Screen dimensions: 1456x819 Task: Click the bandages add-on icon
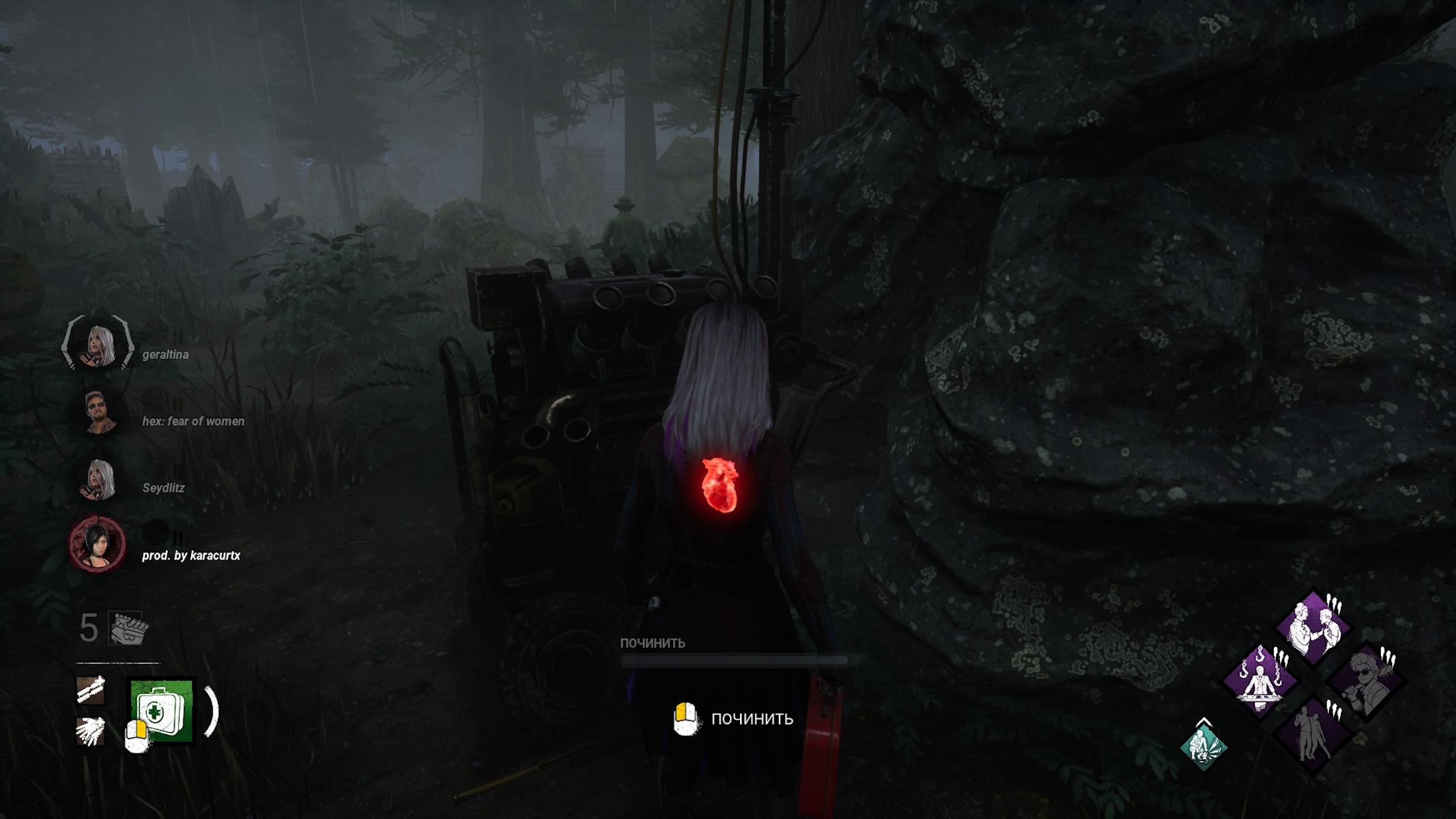(x=91, y=690)
